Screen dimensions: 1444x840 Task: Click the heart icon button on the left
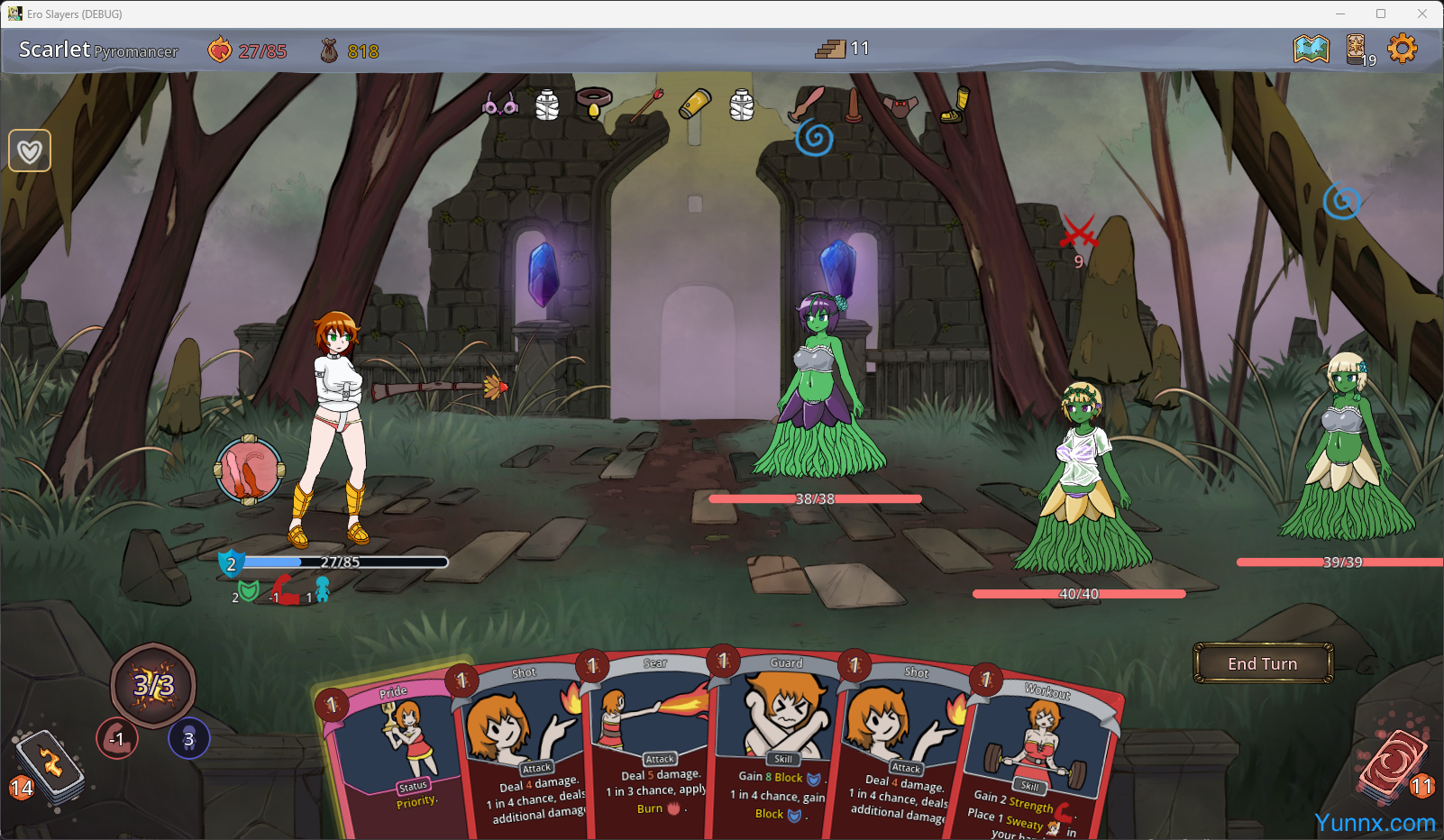coord(30,151)
